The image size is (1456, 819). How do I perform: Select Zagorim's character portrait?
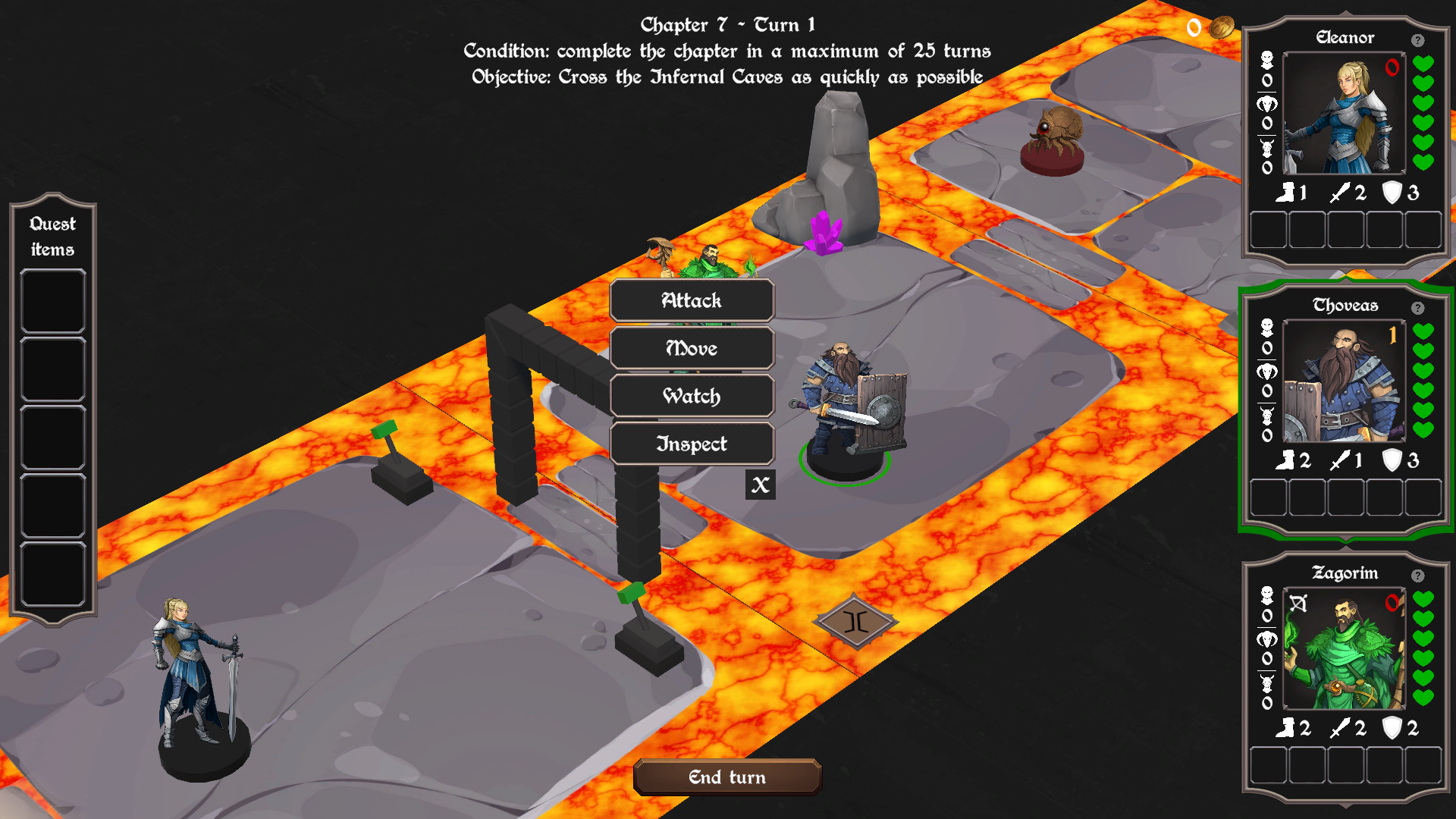[1344, 649]
